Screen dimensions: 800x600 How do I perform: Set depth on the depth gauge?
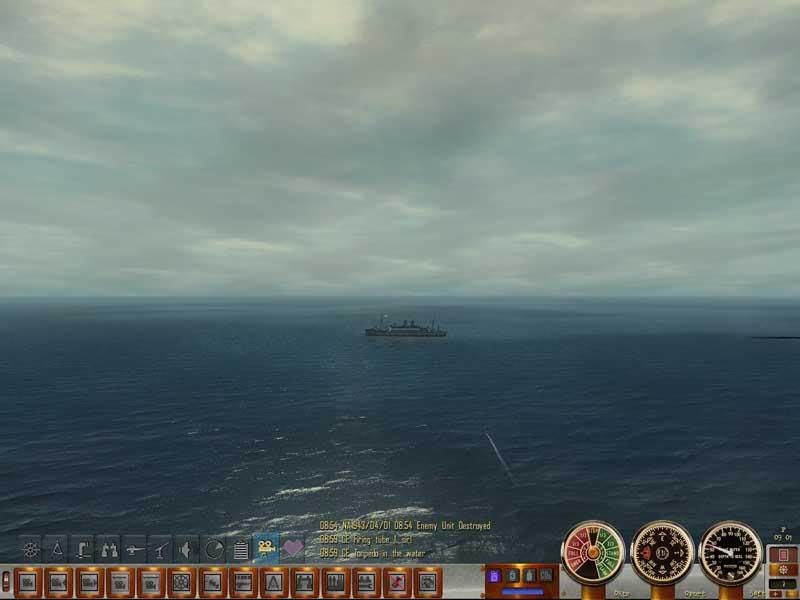pos(731,552)
